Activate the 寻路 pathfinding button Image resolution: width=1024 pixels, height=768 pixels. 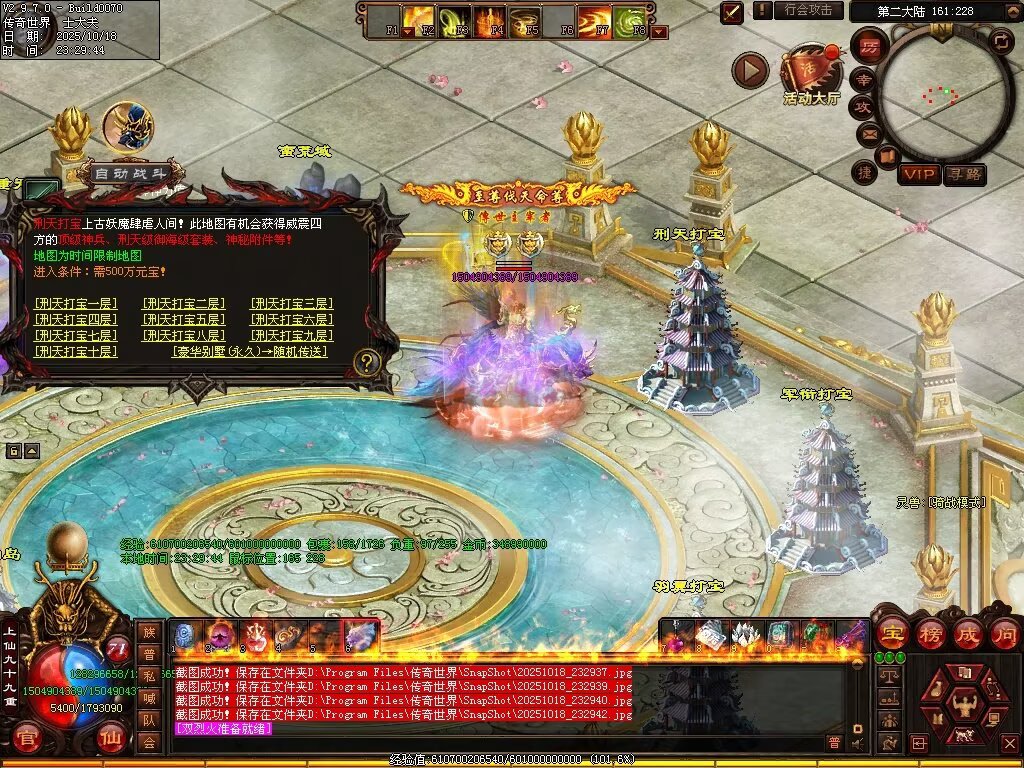coord(964,174)
